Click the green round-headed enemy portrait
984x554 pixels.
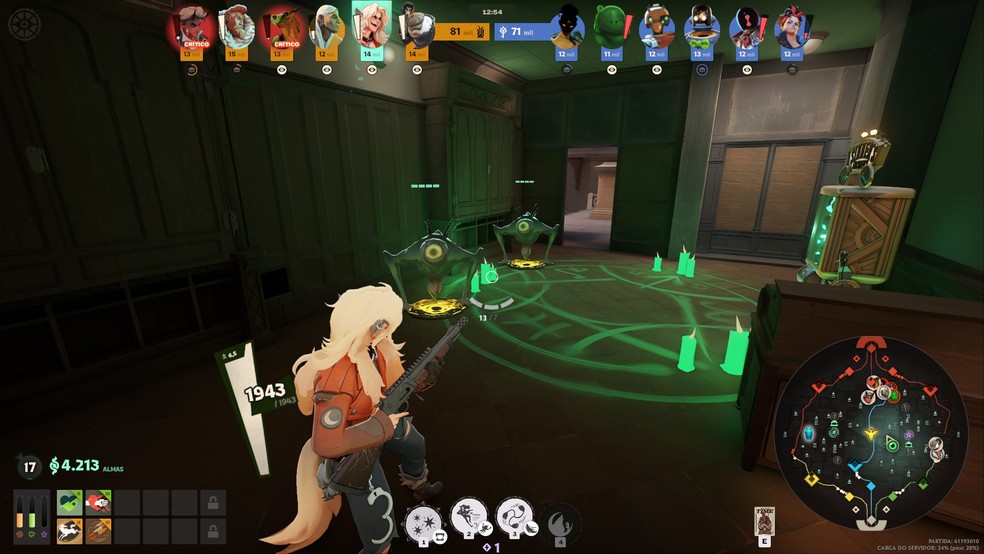tap(609, 25)
